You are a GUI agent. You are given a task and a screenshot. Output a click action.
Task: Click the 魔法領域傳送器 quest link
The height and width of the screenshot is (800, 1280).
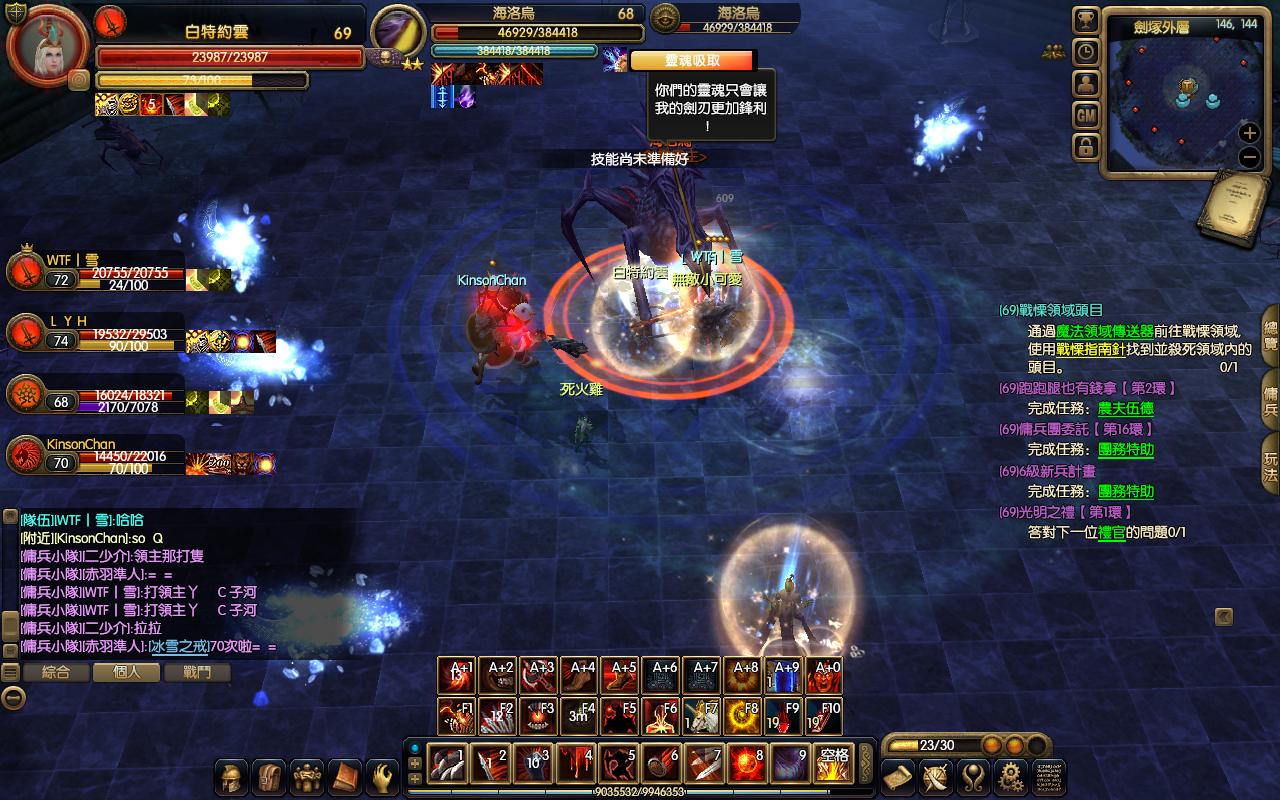(1104, 331)
